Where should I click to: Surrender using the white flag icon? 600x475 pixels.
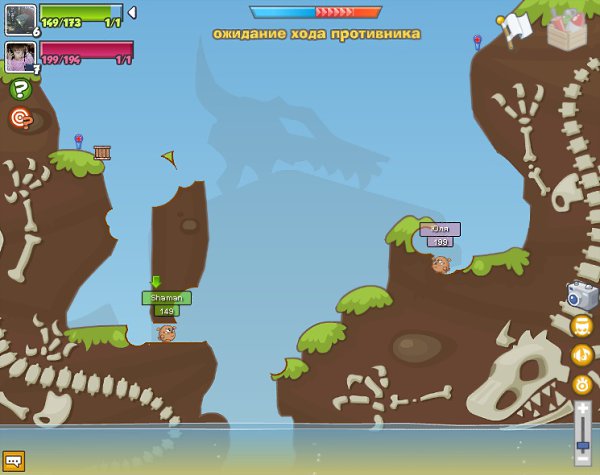pos(513,27)
